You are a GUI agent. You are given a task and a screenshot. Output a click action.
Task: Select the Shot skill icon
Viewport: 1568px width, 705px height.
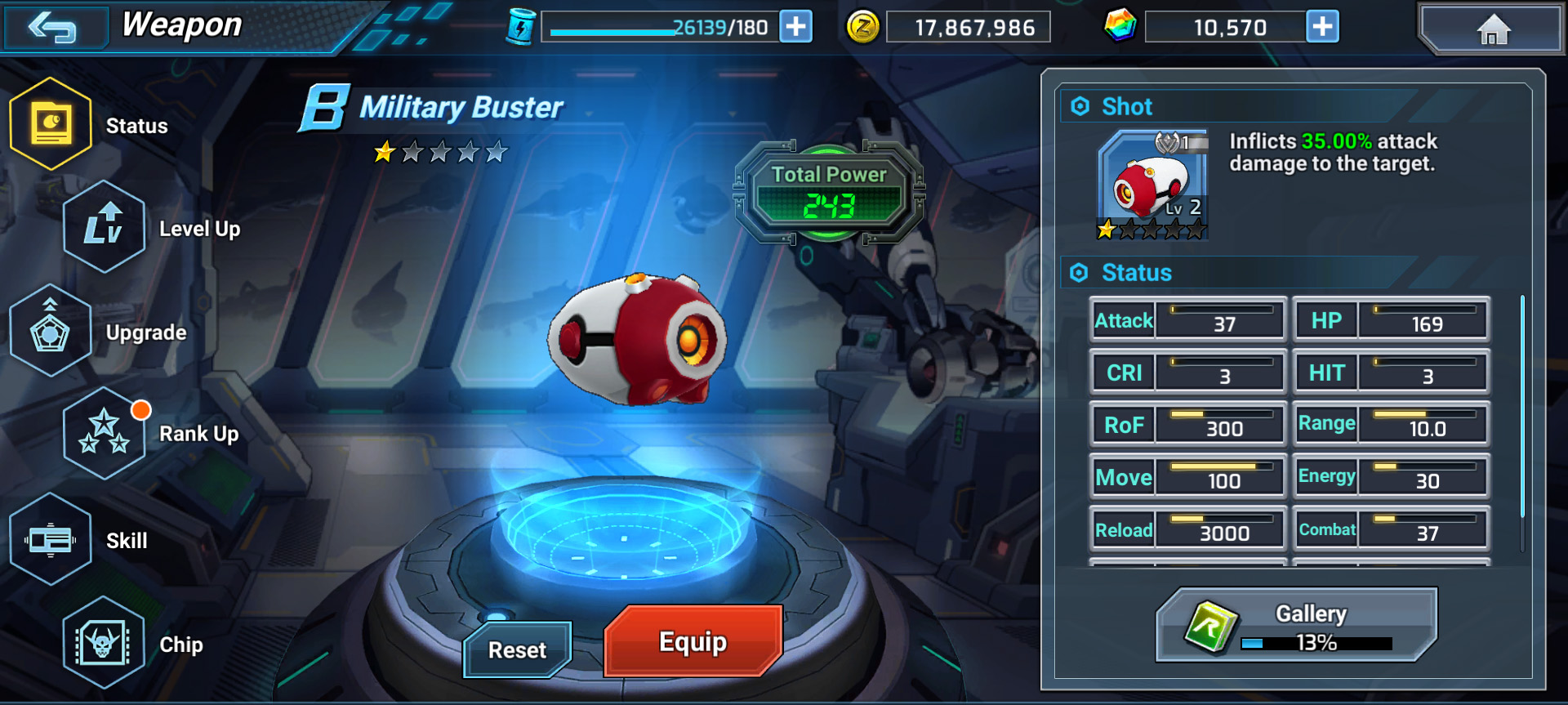tap(1151, 185)
